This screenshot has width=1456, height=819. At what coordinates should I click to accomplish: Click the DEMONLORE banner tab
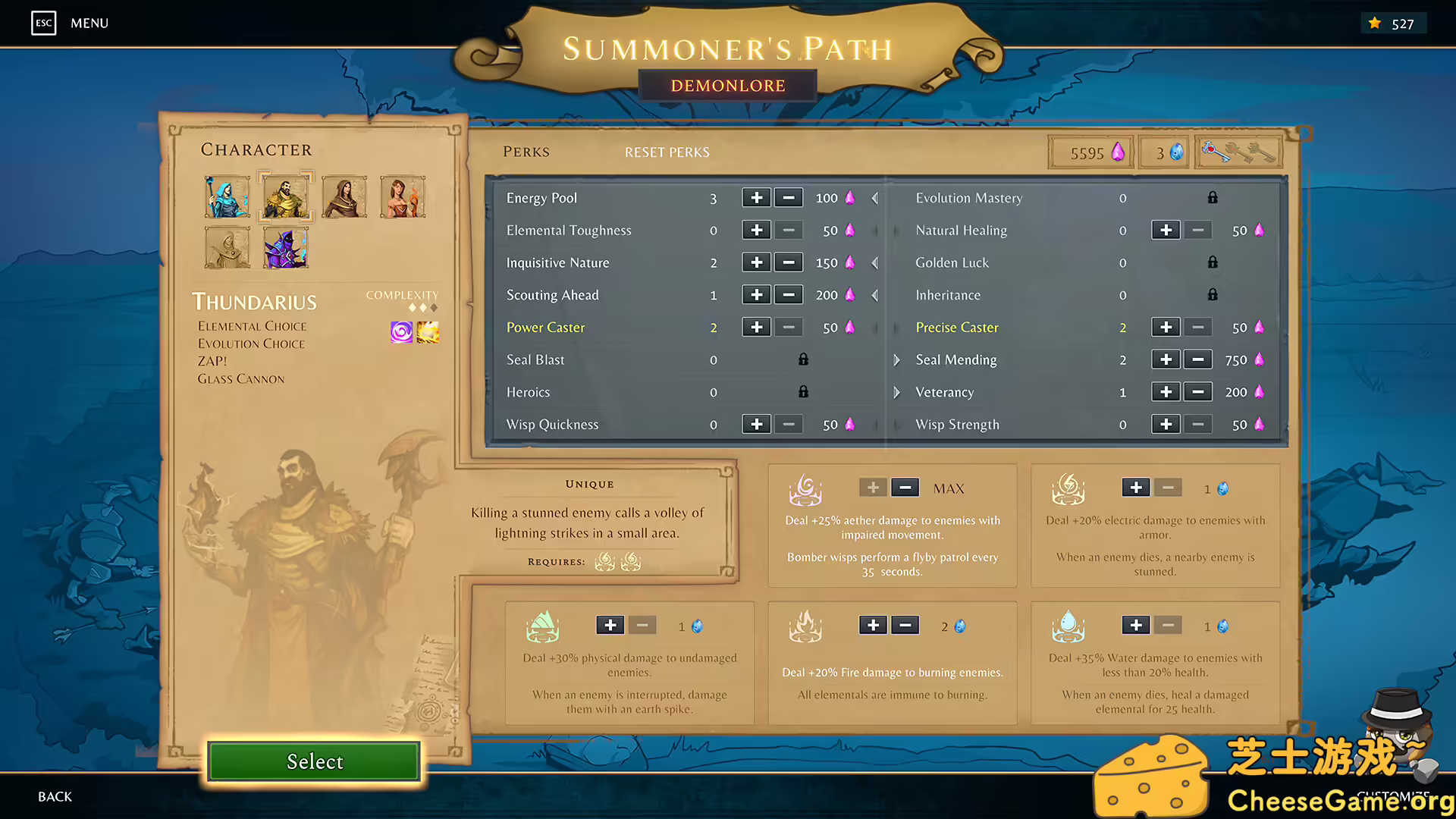(x=727, y=85)
